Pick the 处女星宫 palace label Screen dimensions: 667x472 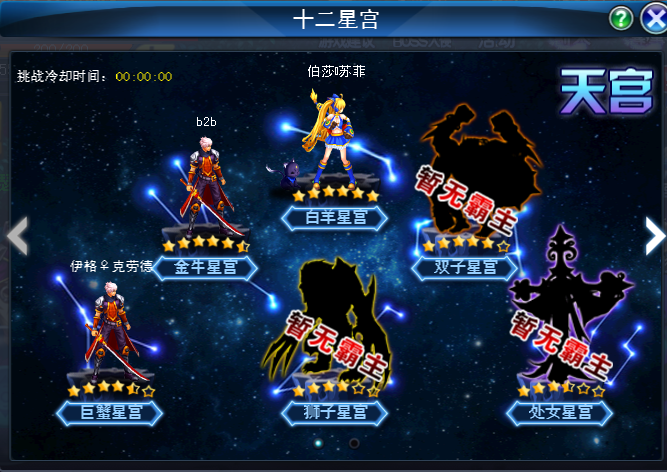tap(559, 411)
